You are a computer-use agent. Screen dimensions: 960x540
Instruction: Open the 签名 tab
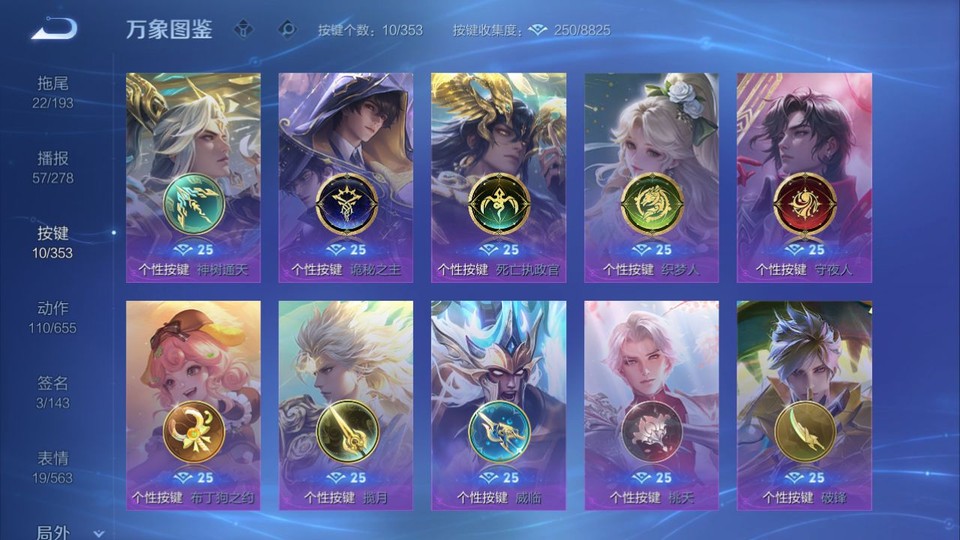tap(53, 391)
